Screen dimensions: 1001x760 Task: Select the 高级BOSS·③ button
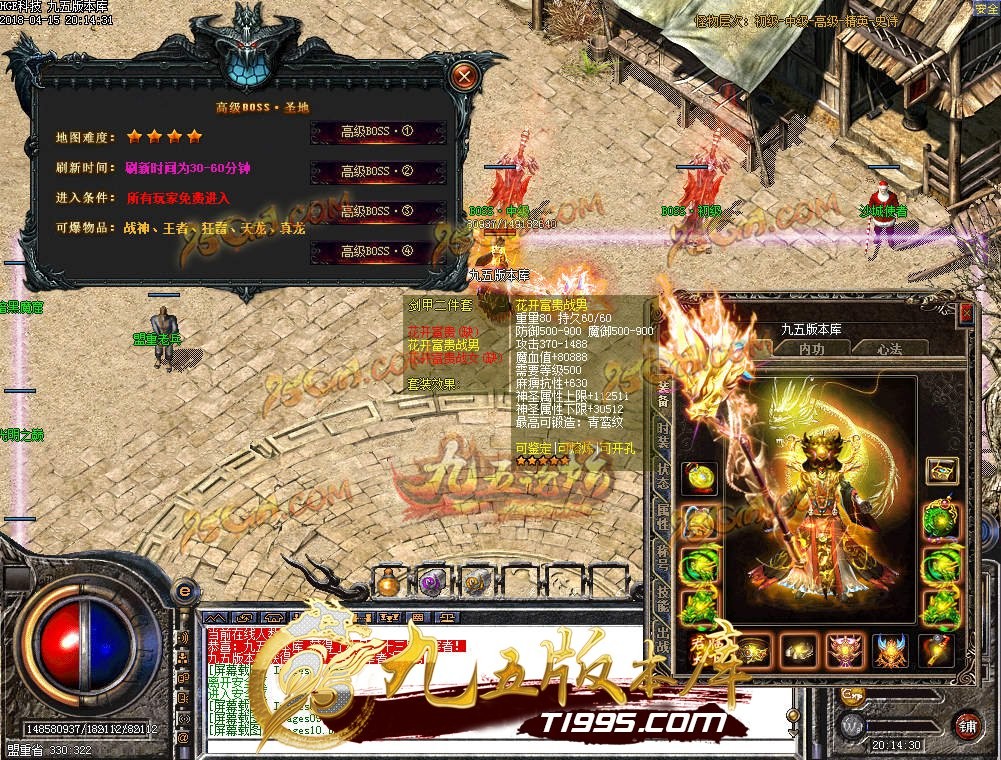click(377, 212)
